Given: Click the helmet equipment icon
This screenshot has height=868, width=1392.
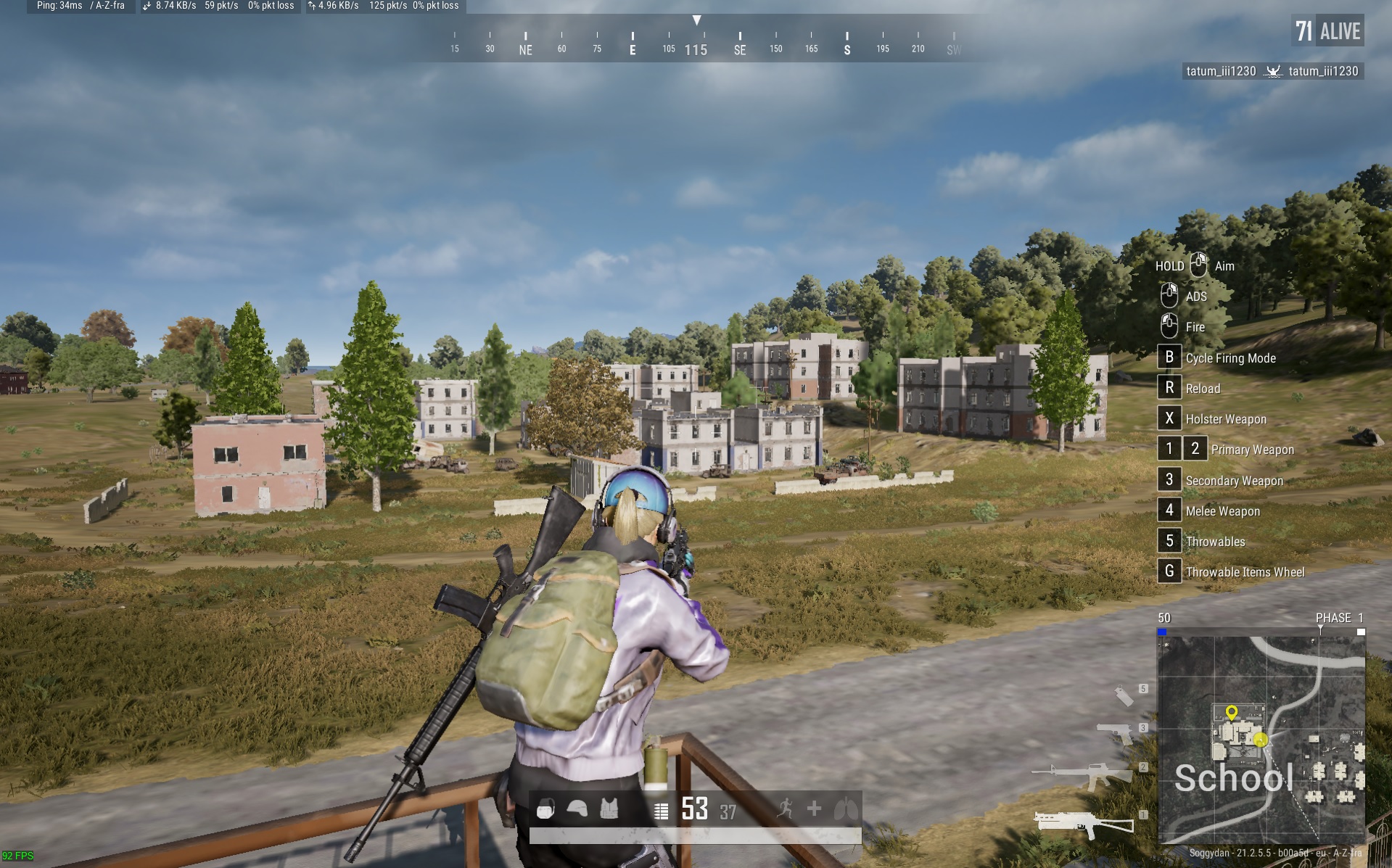Looking at the screenshot, I should pos(577,808).
